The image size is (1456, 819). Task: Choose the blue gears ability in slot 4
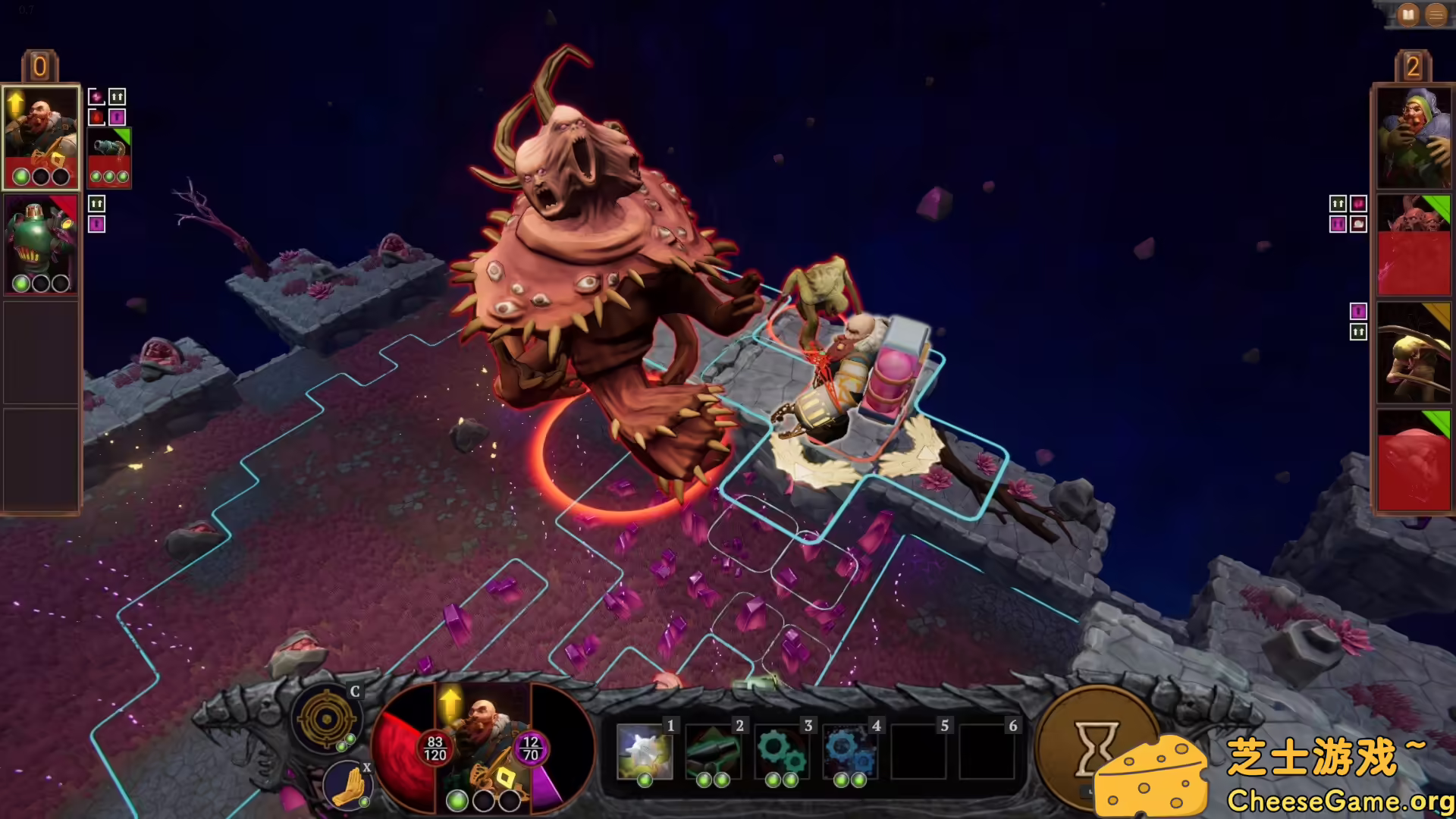tap(850, 751)
